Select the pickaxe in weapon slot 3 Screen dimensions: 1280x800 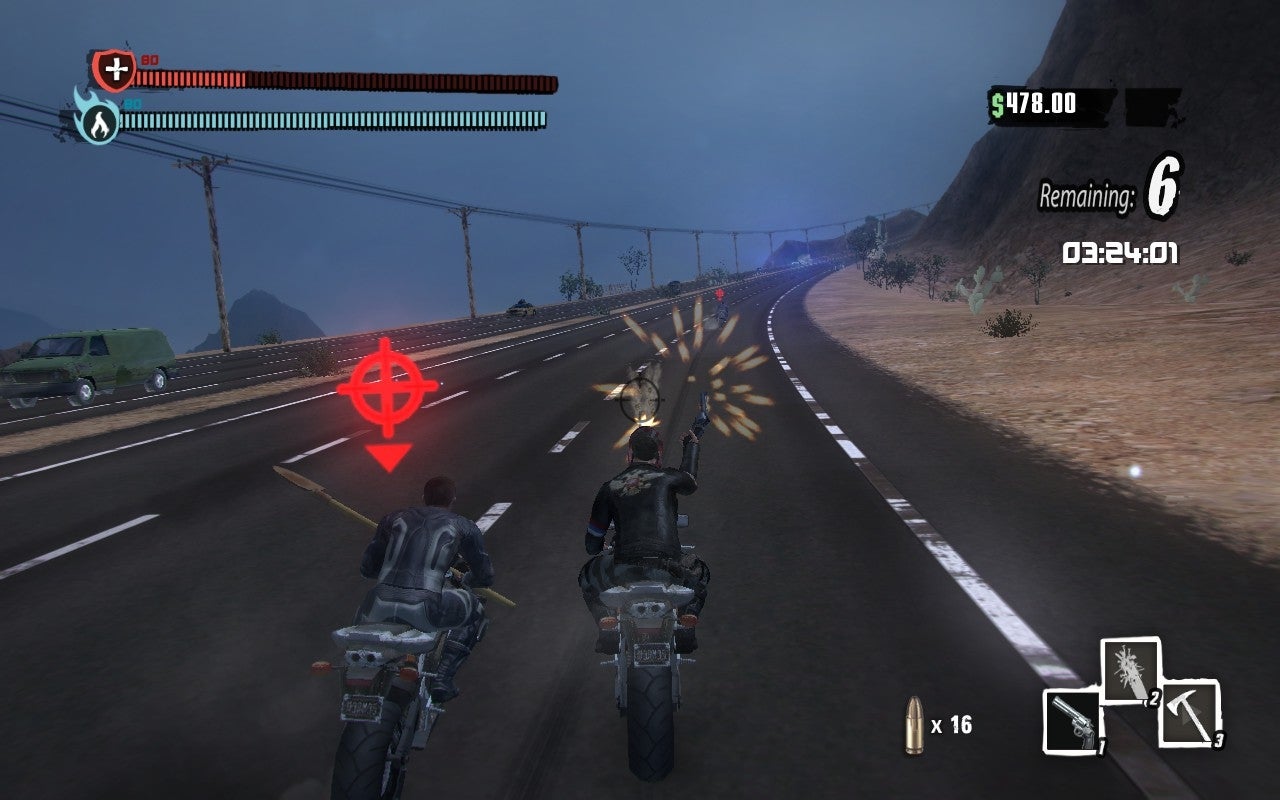pyautogui.click(x=1188, y=712)
